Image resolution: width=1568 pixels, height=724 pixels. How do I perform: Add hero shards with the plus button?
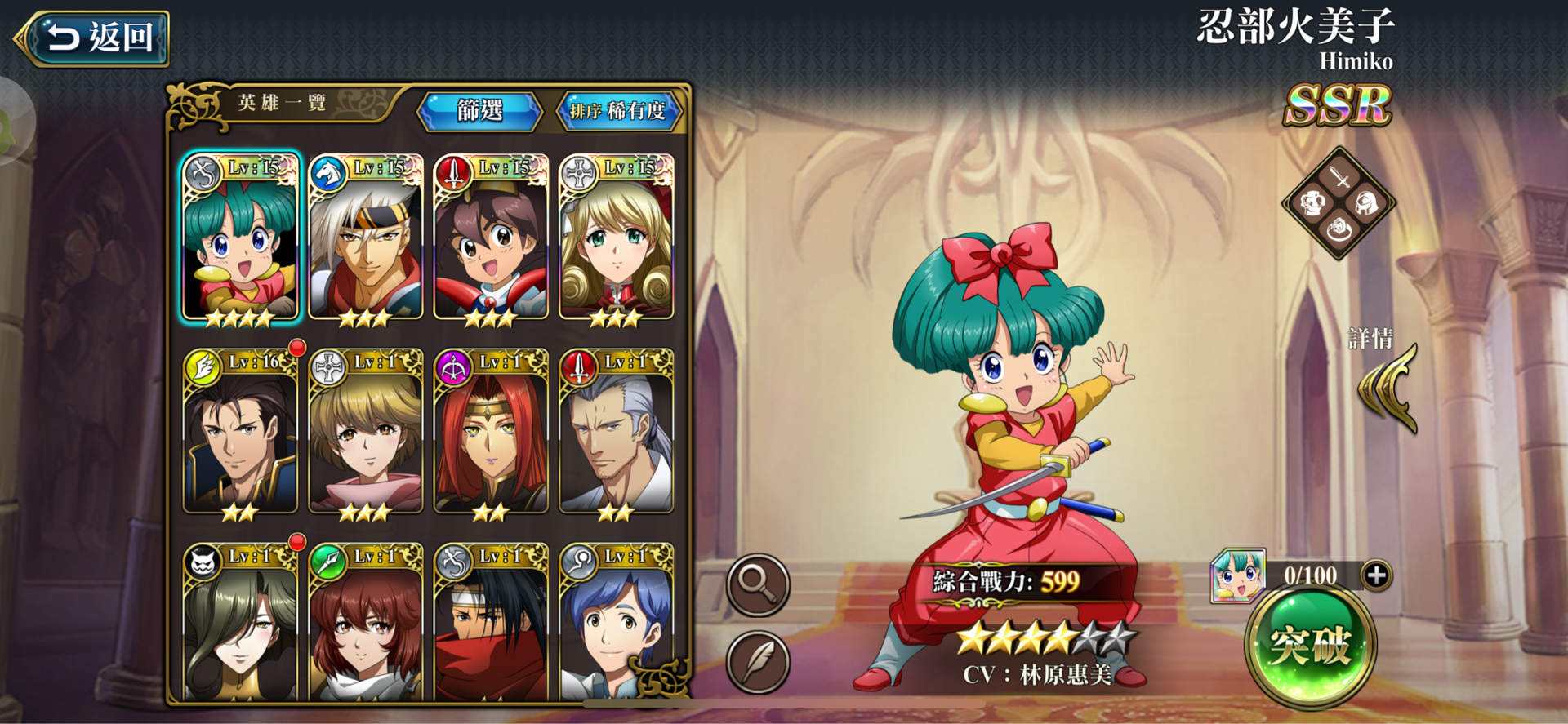(1376, 575)
